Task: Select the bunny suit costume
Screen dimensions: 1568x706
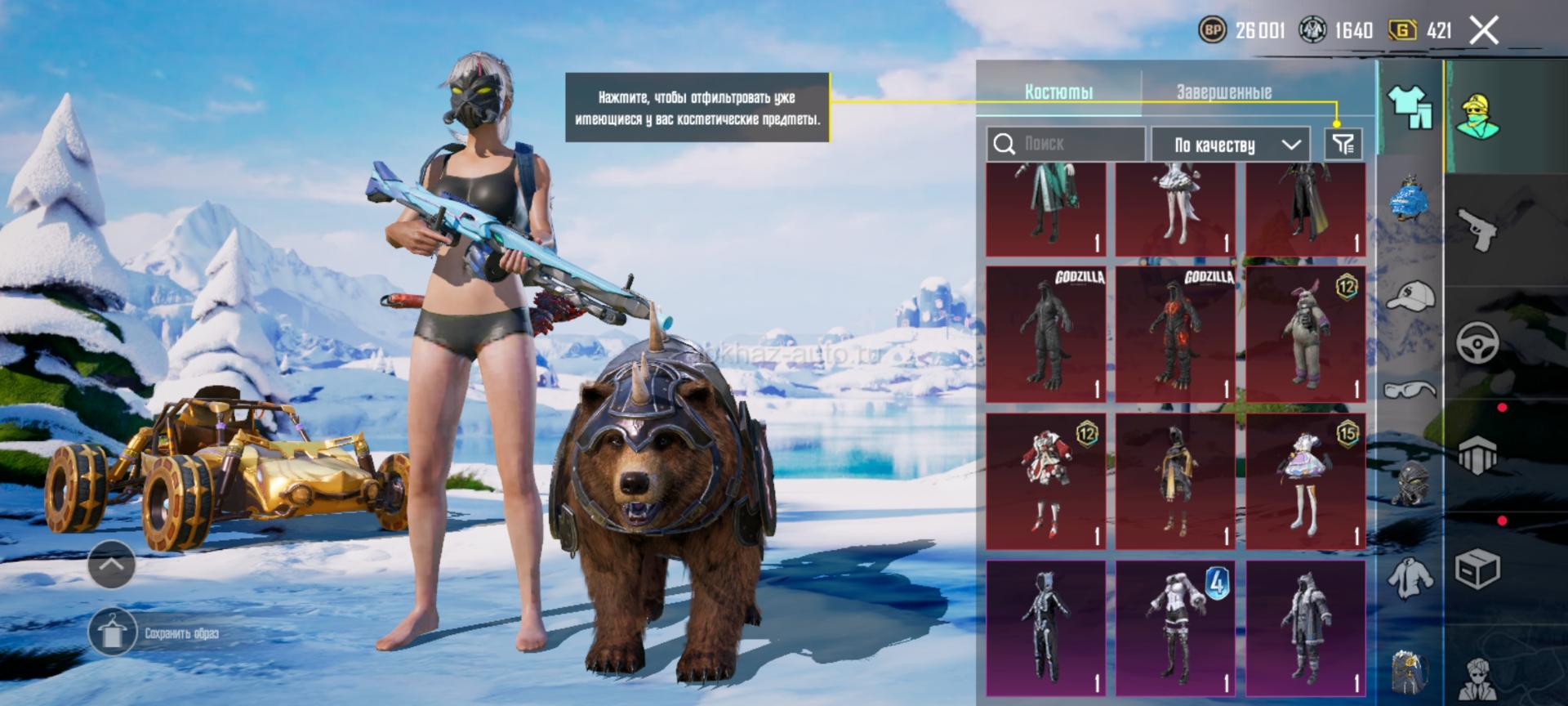Action: point(1305,334)
